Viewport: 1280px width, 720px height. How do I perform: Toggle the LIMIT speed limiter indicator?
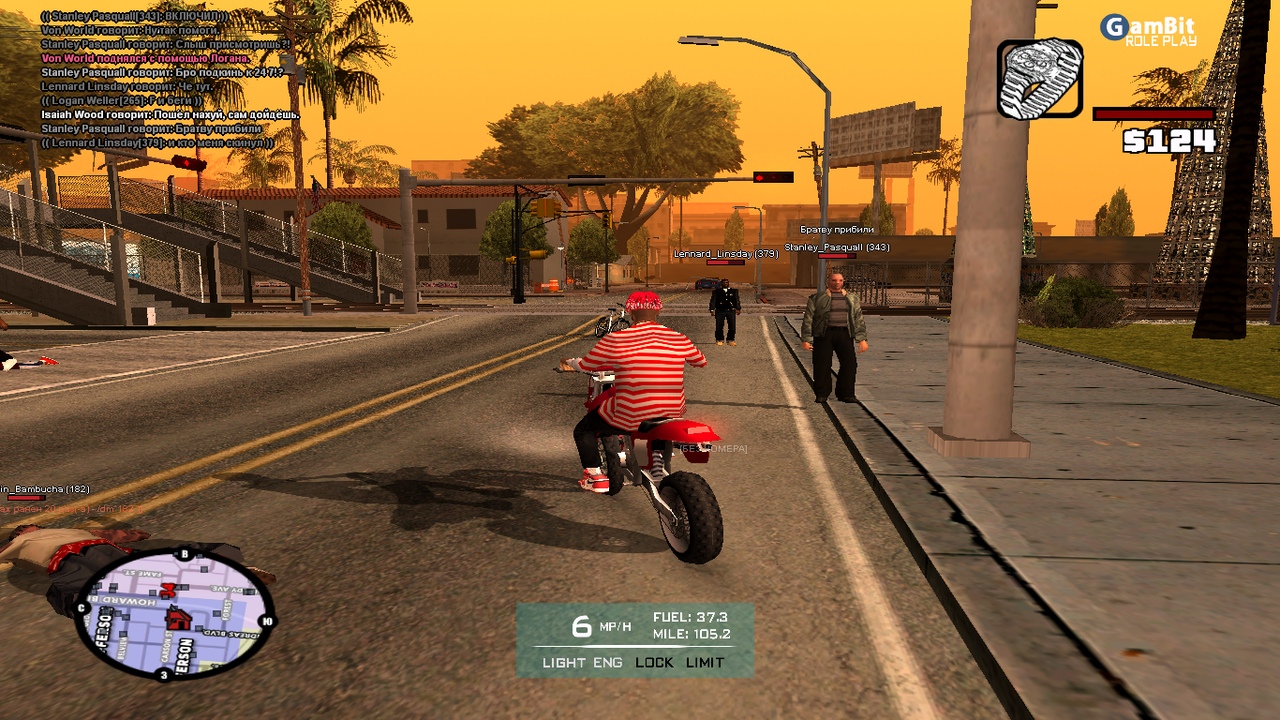point(706,662)
